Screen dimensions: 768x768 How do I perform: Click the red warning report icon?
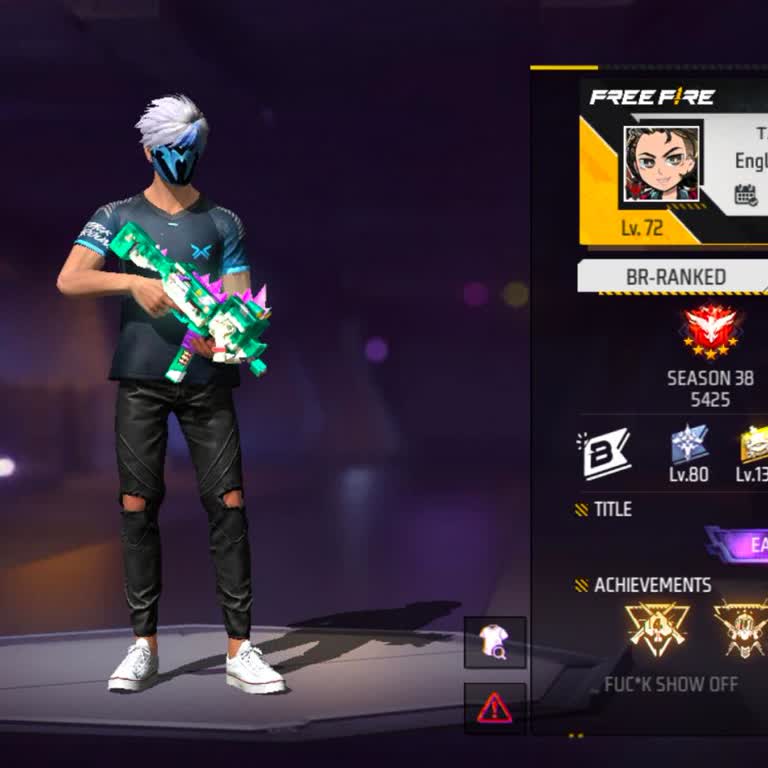click(494, 708)
